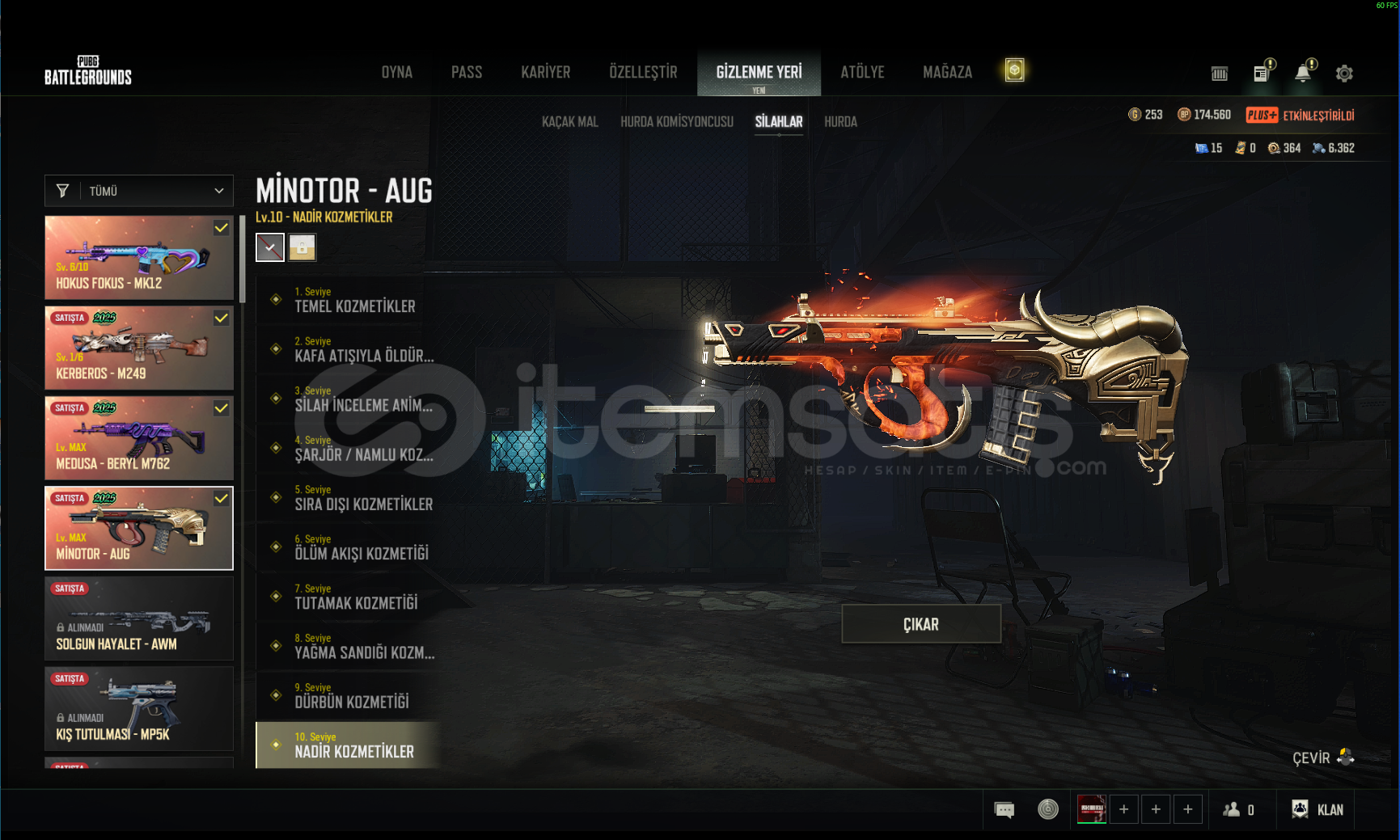Switch to the MAĞAZA store tab
Viewport: 1400px width, 840px height.
tap(947, 73)
